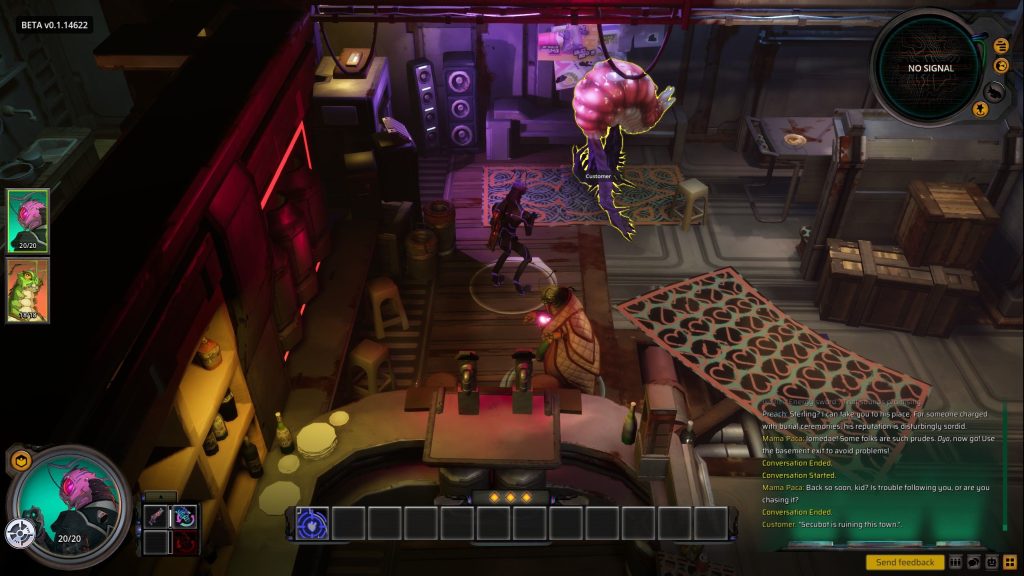Image resolution: width=1024 pixels, height=576 pixels.
Task: Click the three-columns icon next to Send feedback
Action: pos(955,562)
